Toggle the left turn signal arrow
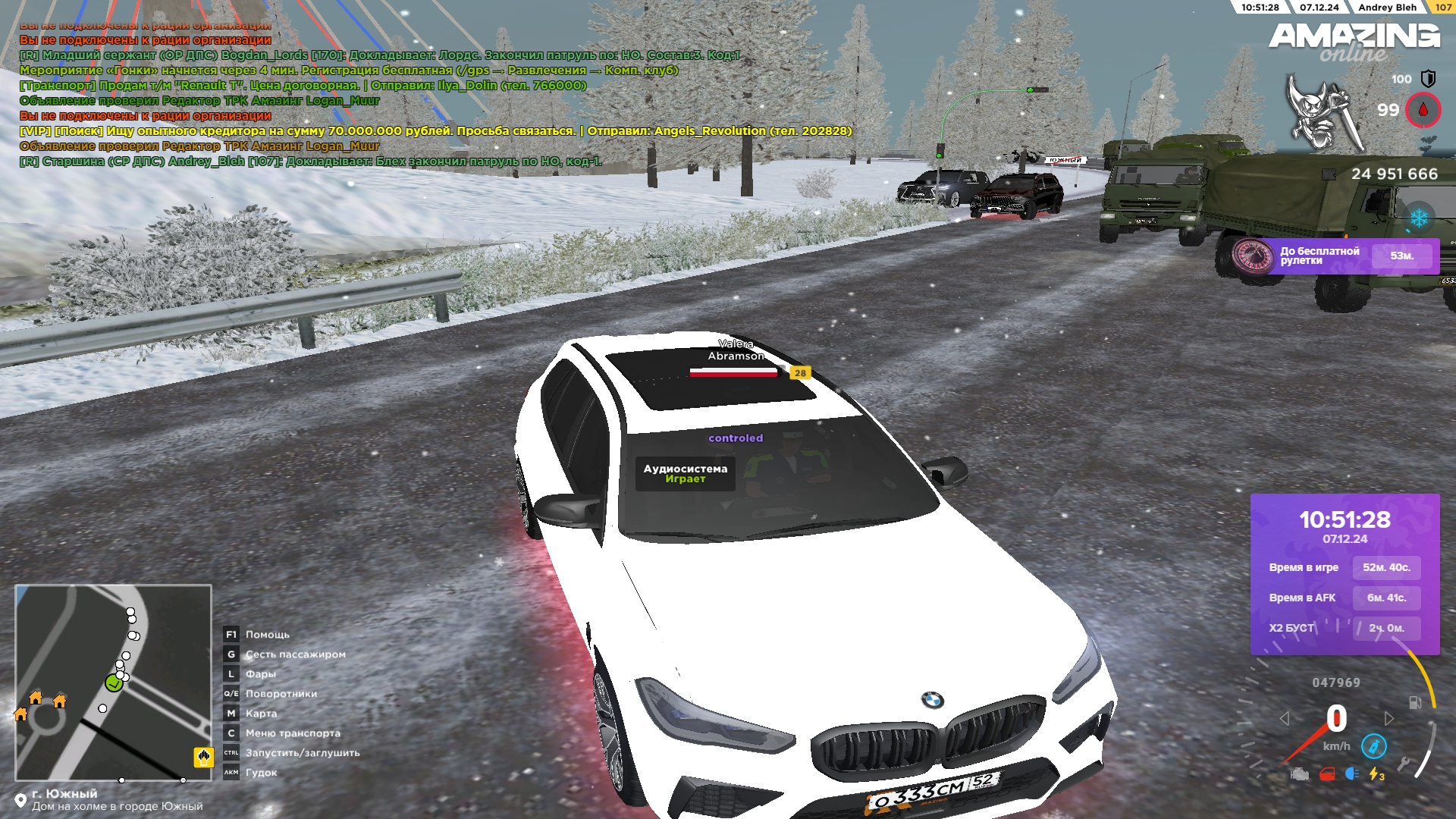Viewport: 1456px width, 819px height. pyautogui.click(x=1285, y=718)
